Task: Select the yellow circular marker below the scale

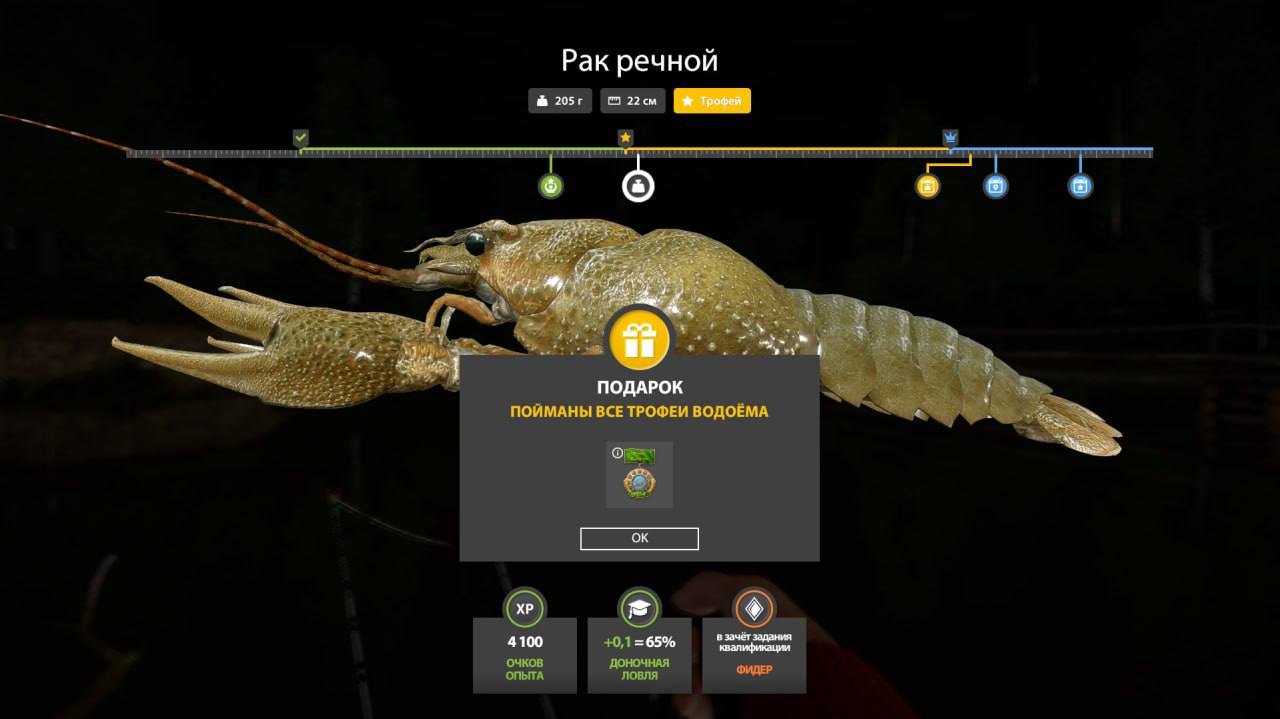Action: [x=927, y=186]
